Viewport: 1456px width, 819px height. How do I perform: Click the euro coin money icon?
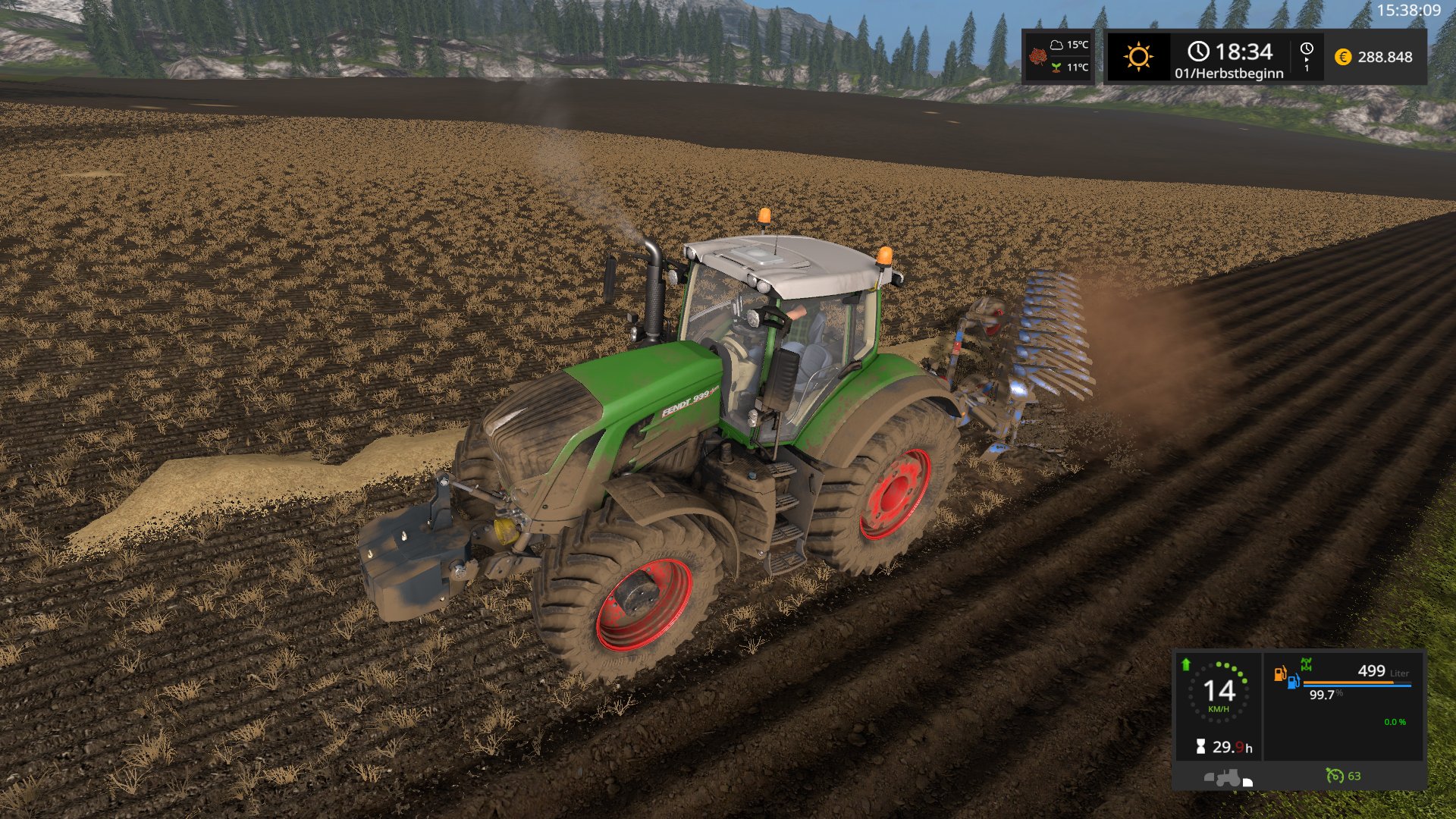[x=1342, y=57]
